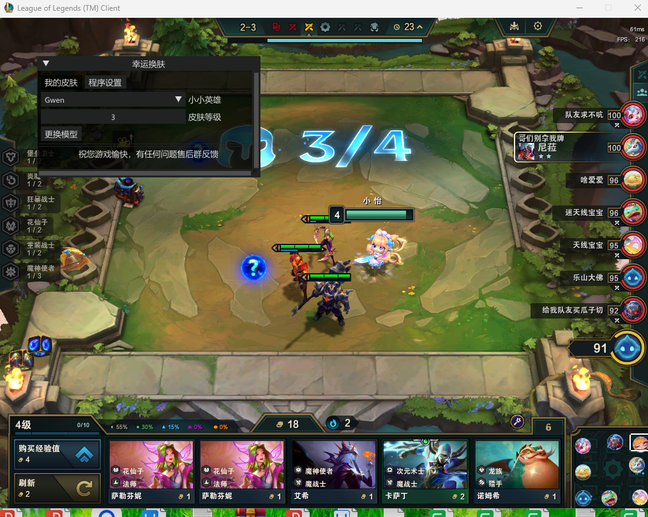648x517 pixels.
Task: Purchase the 卡萨丁 champion card
Action: 425,471
